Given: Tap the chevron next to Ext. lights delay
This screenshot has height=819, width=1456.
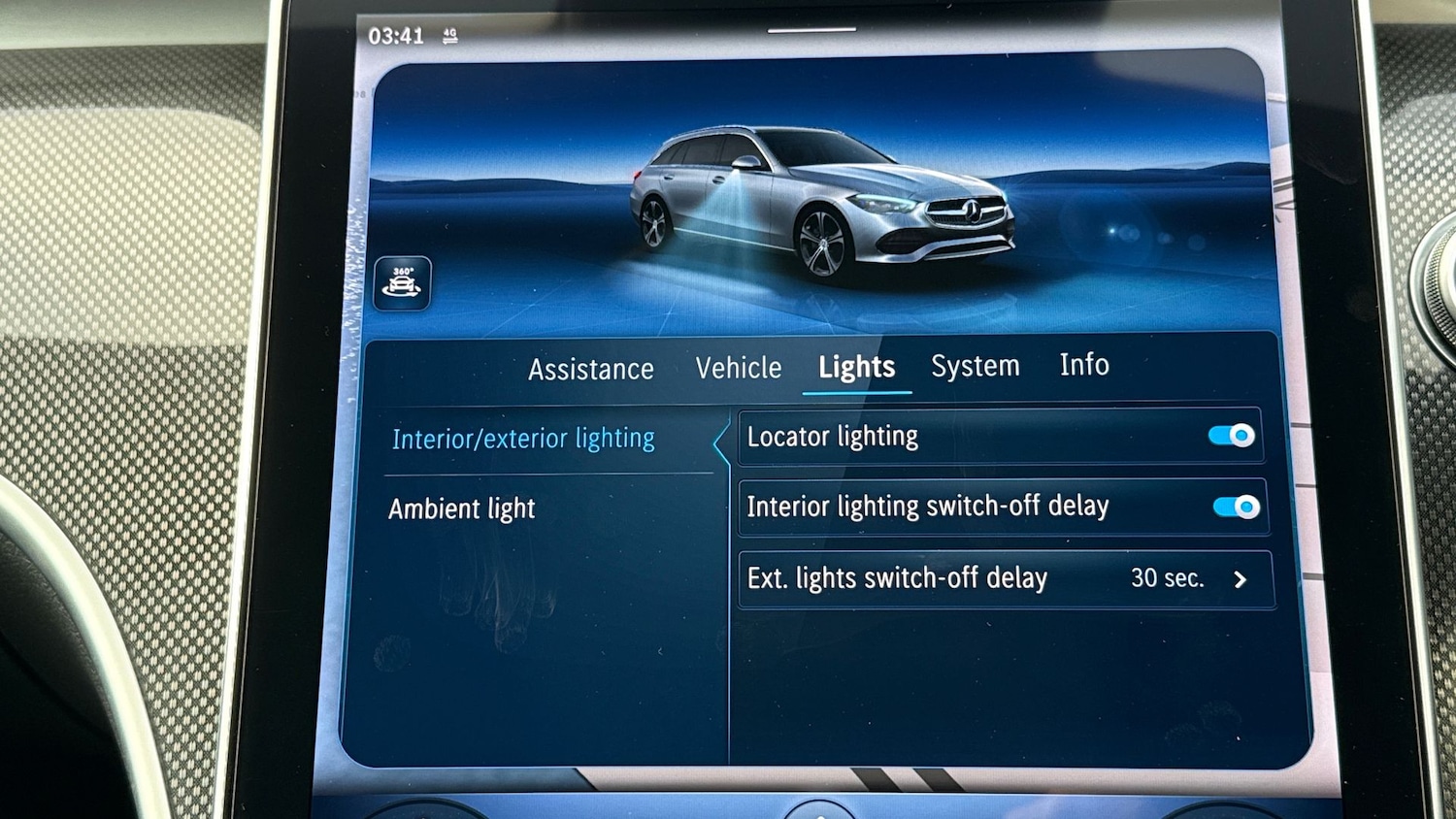Looking at the screenshot, I should tap(1240, 579).
